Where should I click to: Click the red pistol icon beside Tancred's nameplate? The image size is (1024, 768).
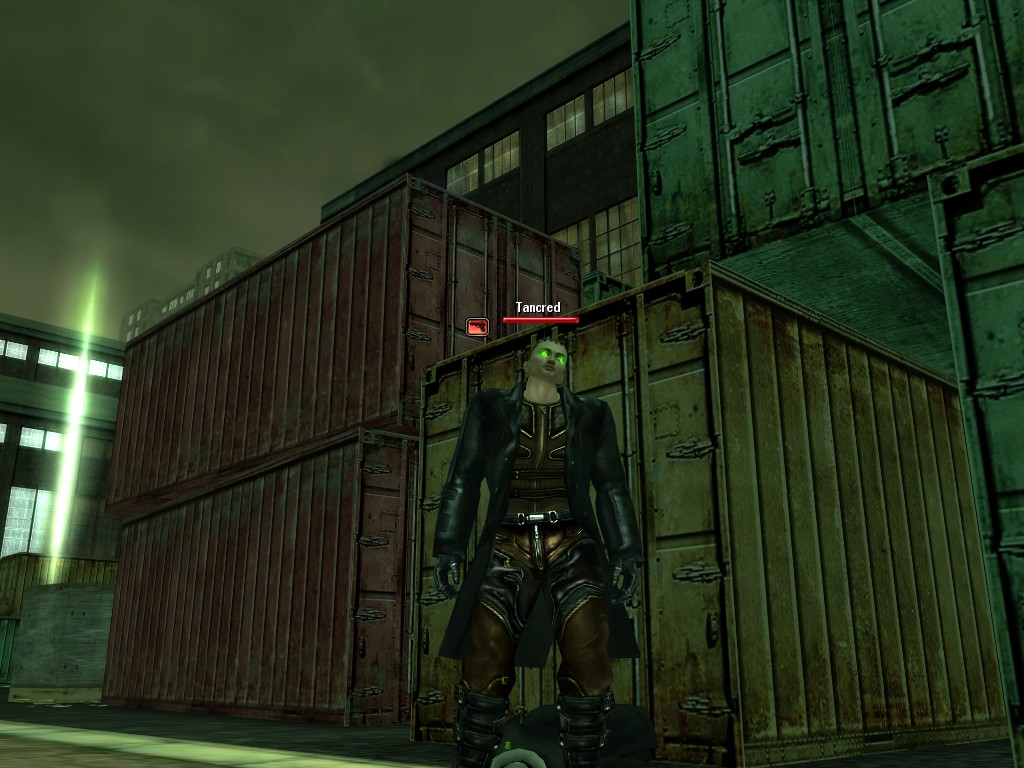478,325
